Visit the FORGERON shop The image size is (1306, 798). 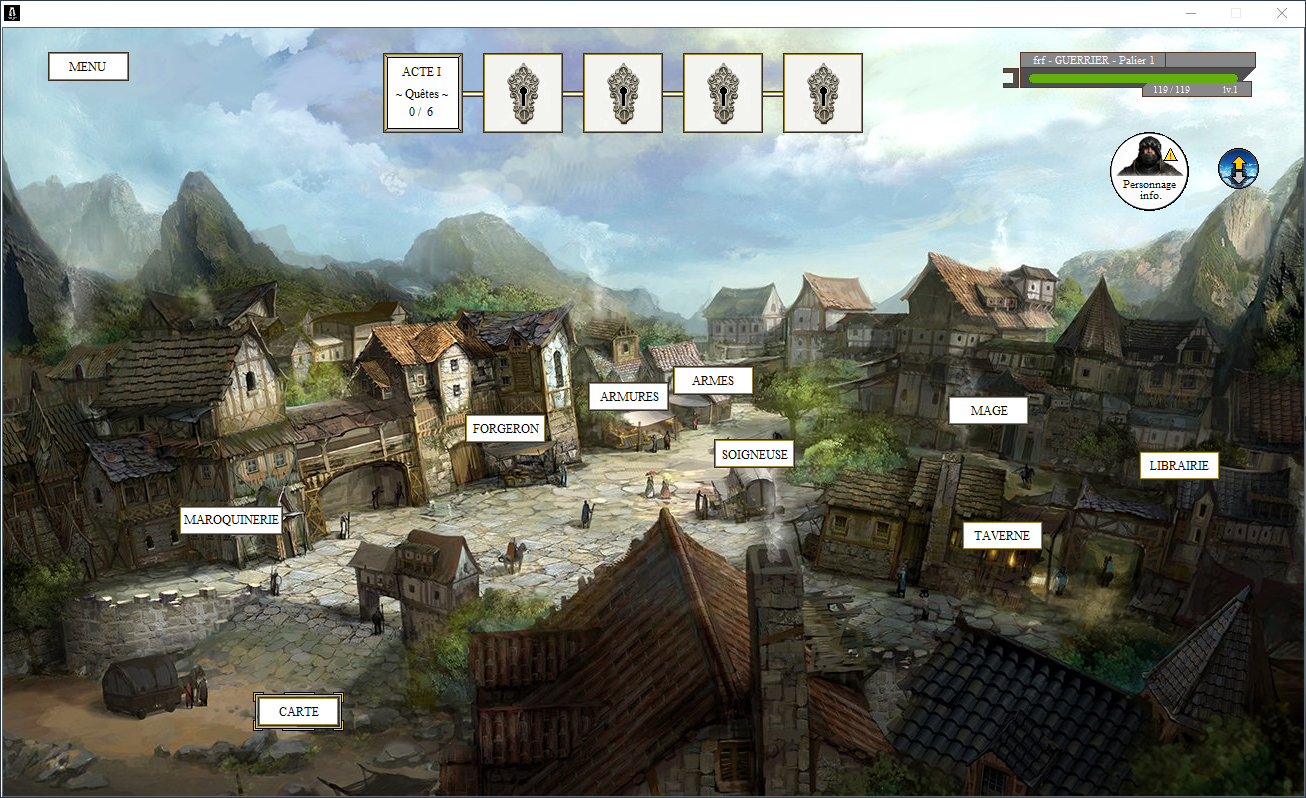[506, 429]
